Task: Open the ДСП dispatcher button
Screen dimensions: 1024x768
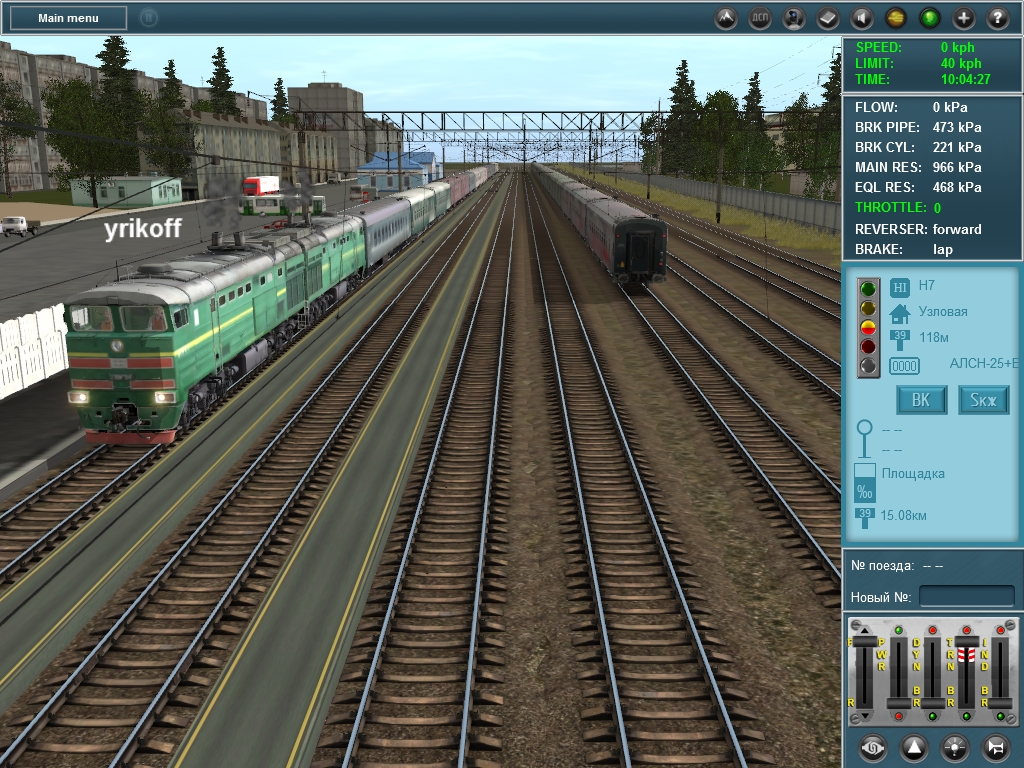Action: (760, 18)
